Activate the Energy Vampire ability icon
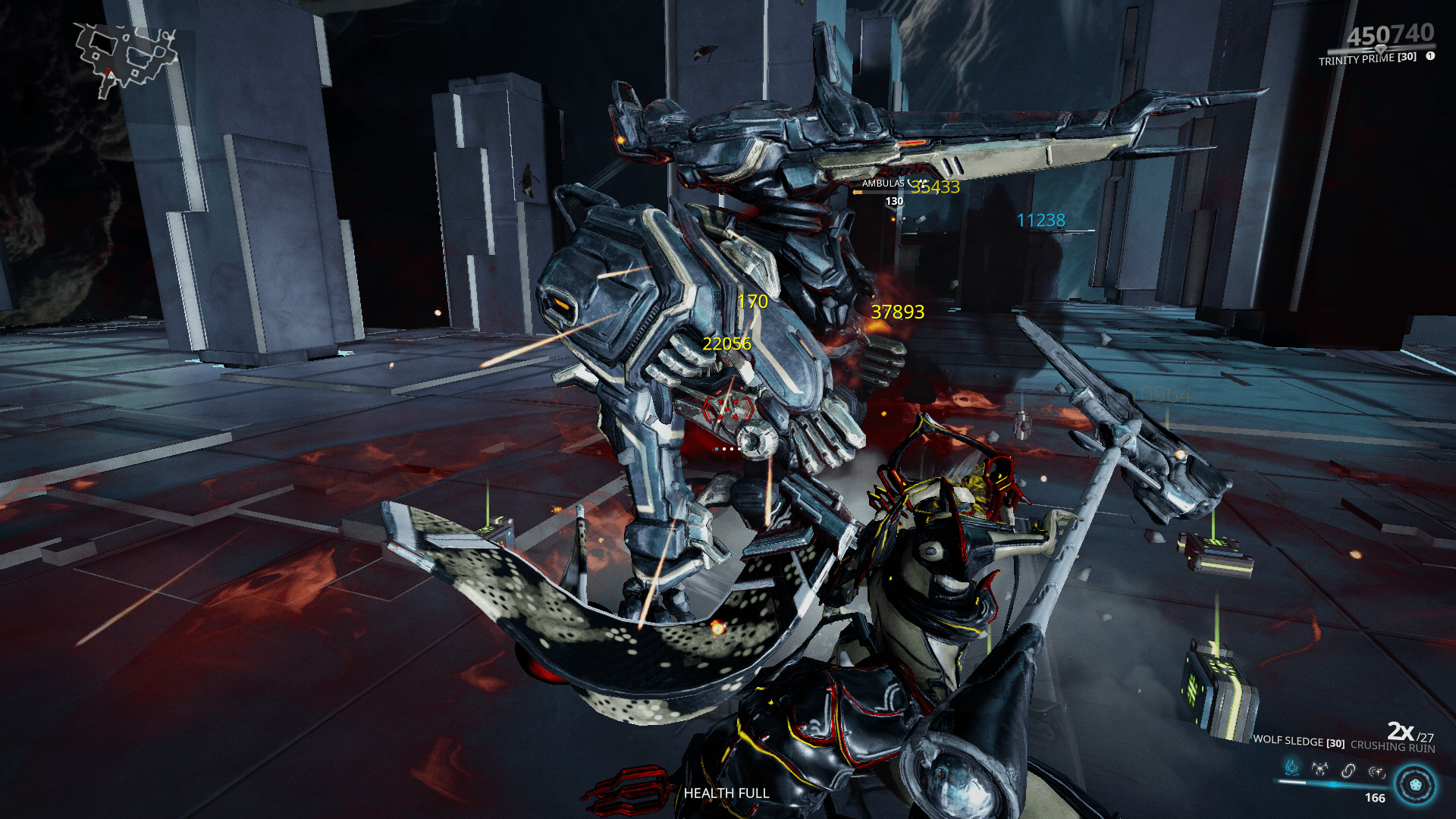This screenshot has width=1456, height=819. tap(1319, 769)
